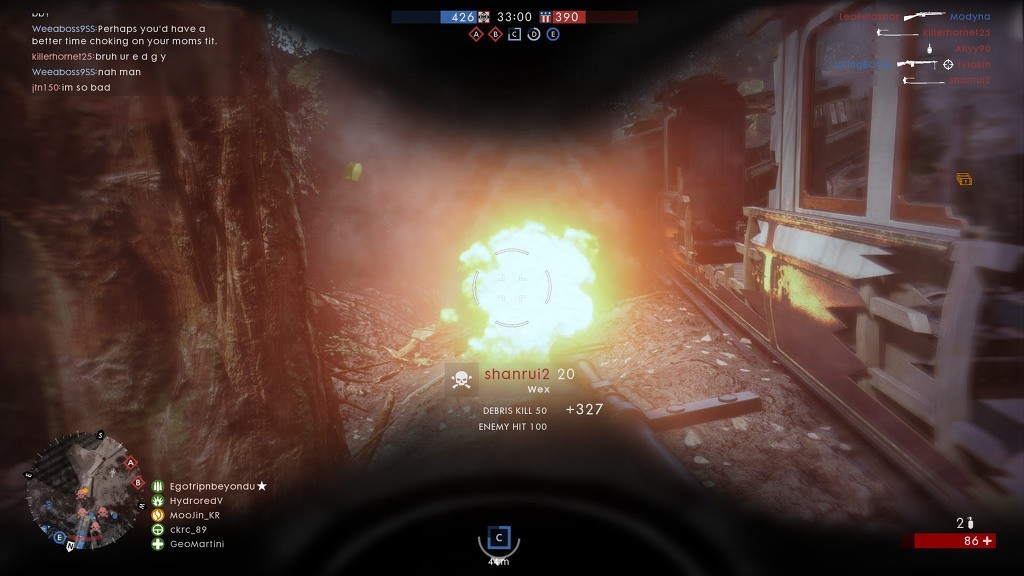The image size is (1024, 576).
Task: Click objective B marker on the minimap
Action: (x=138, y=483)
